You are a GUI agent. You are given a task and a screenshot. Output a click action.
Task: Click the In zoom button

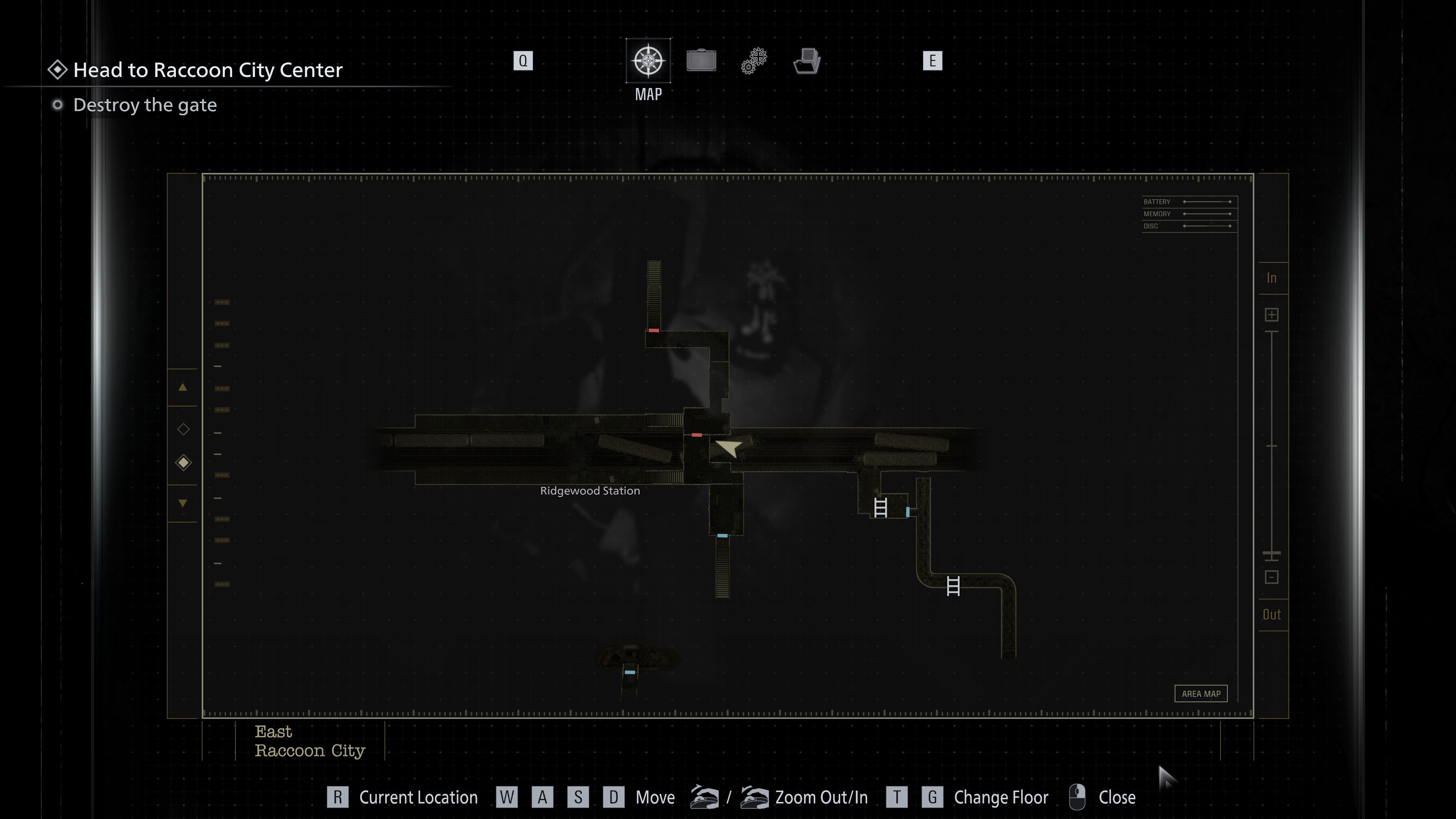(1272, 278)
